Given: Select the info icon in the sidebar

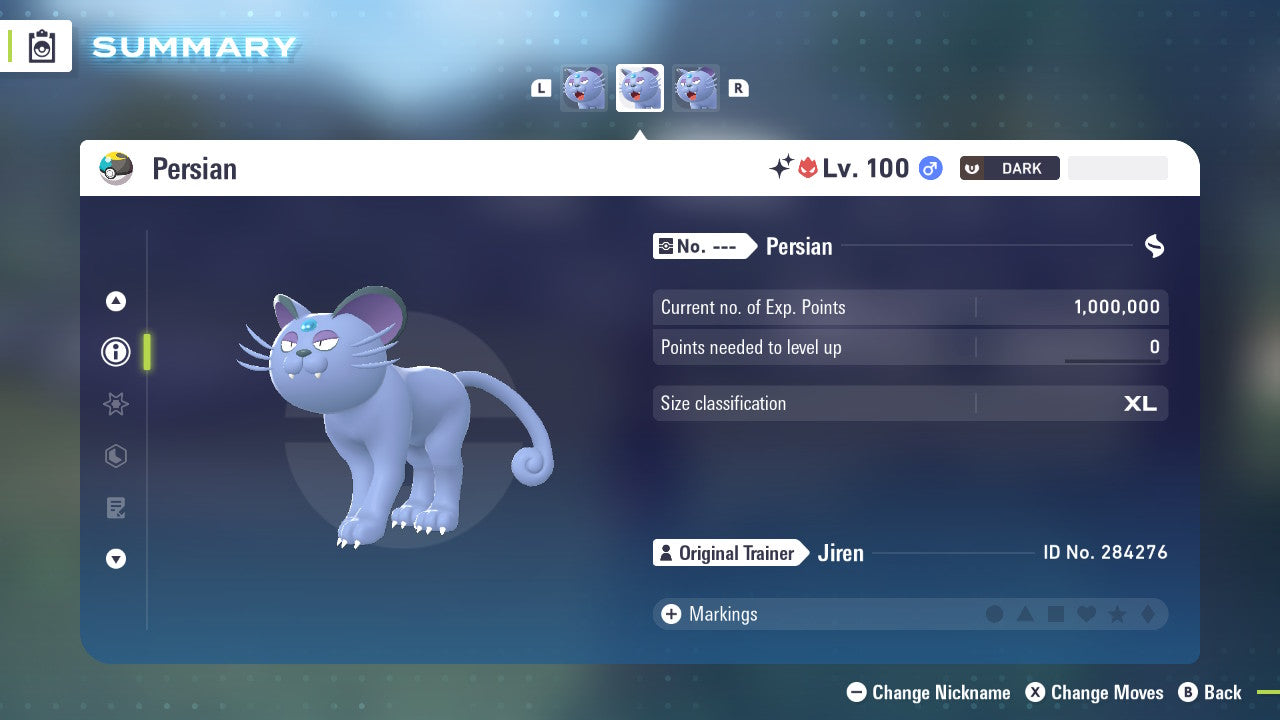Looking at the screenshot, I should coord(116,352).
